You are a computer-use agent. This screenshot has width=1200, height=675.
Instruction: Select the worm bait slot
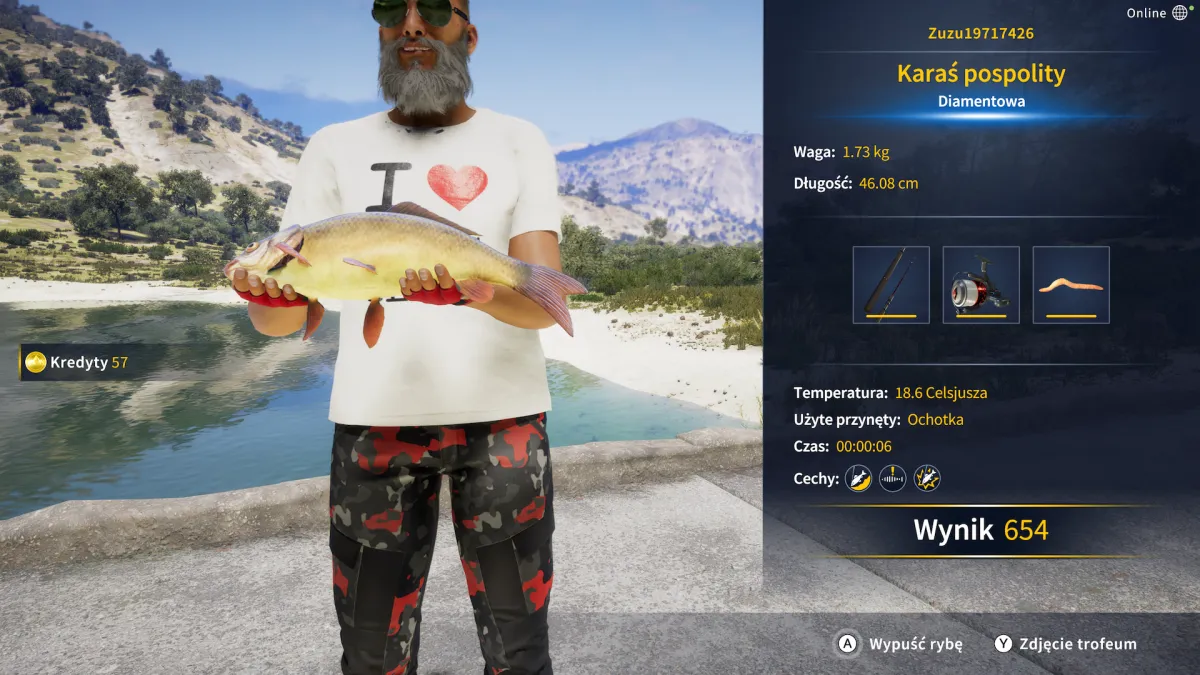point(1071,285)
